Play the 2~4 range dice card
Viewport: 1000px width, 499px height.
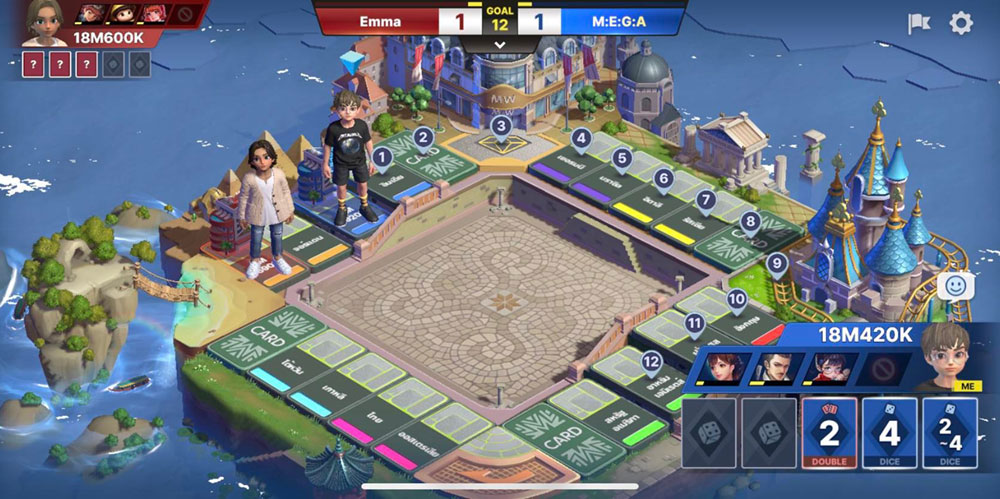tap(949, 432)
